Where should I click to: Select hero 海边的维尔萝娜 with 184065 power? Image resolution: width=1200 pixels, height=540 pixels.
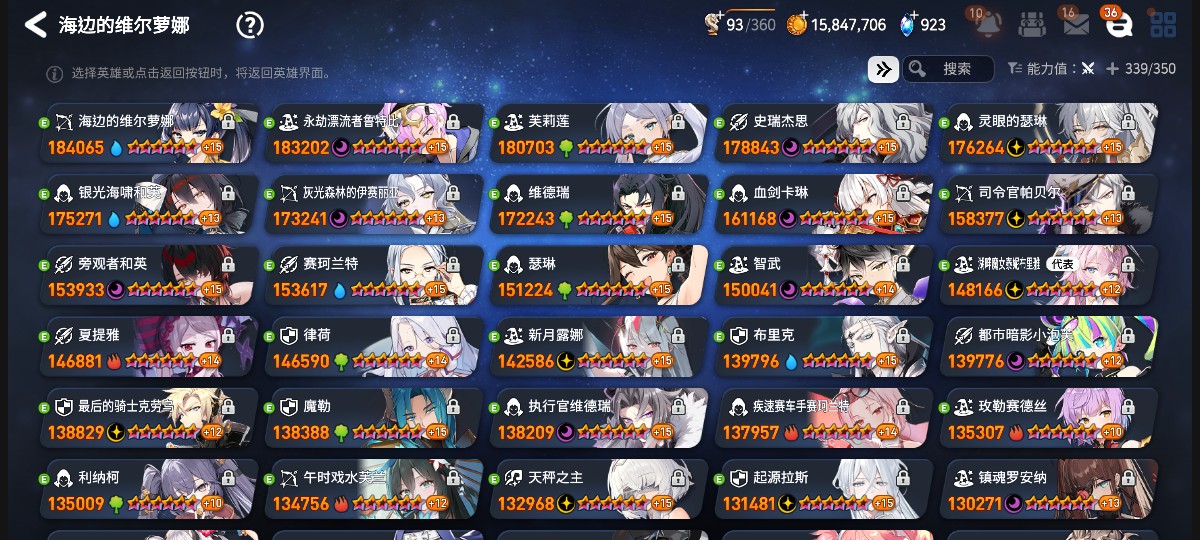click(148, 134)
